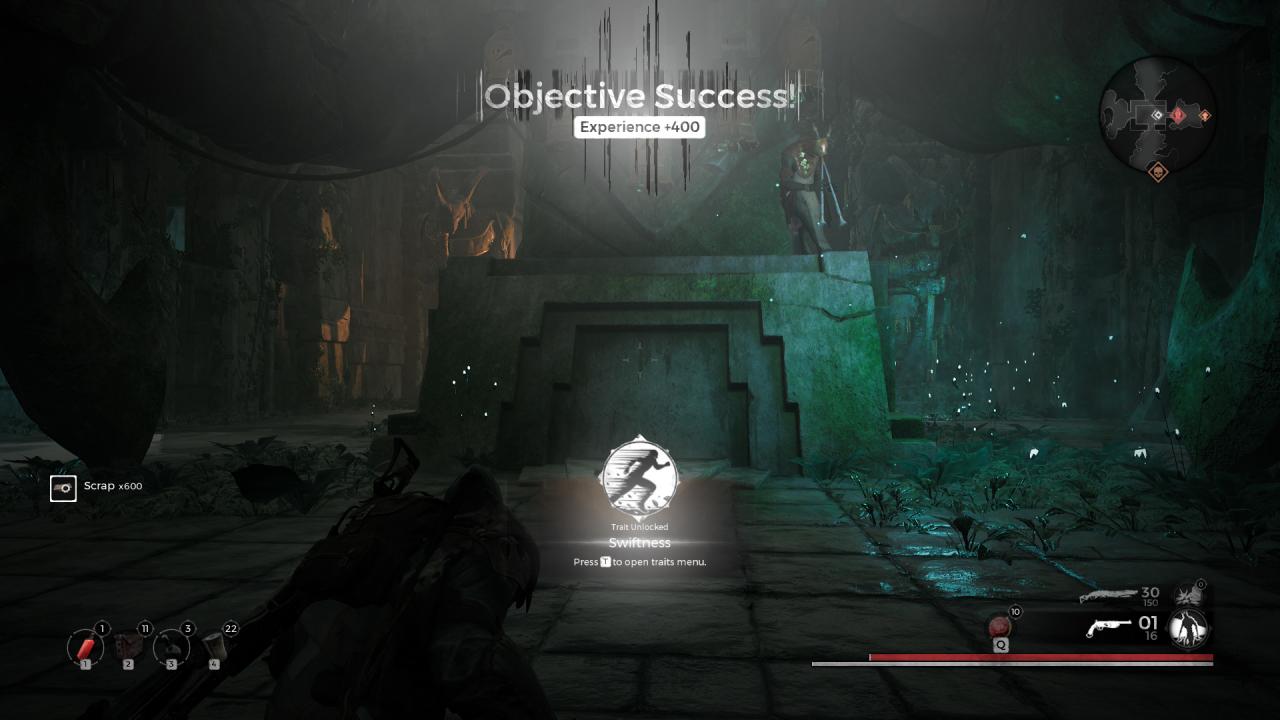Activate the lower weapon mod creature icon

(1188, 629)
